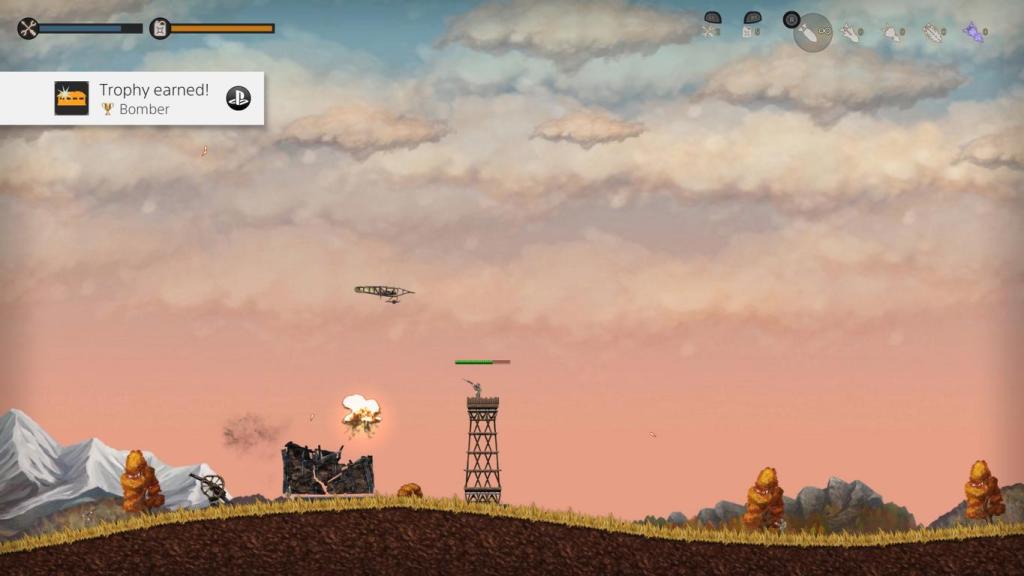Select the ribbed feather-shaped weapon icon
The width and height of the screenshot is (1024, 576).
932,33
